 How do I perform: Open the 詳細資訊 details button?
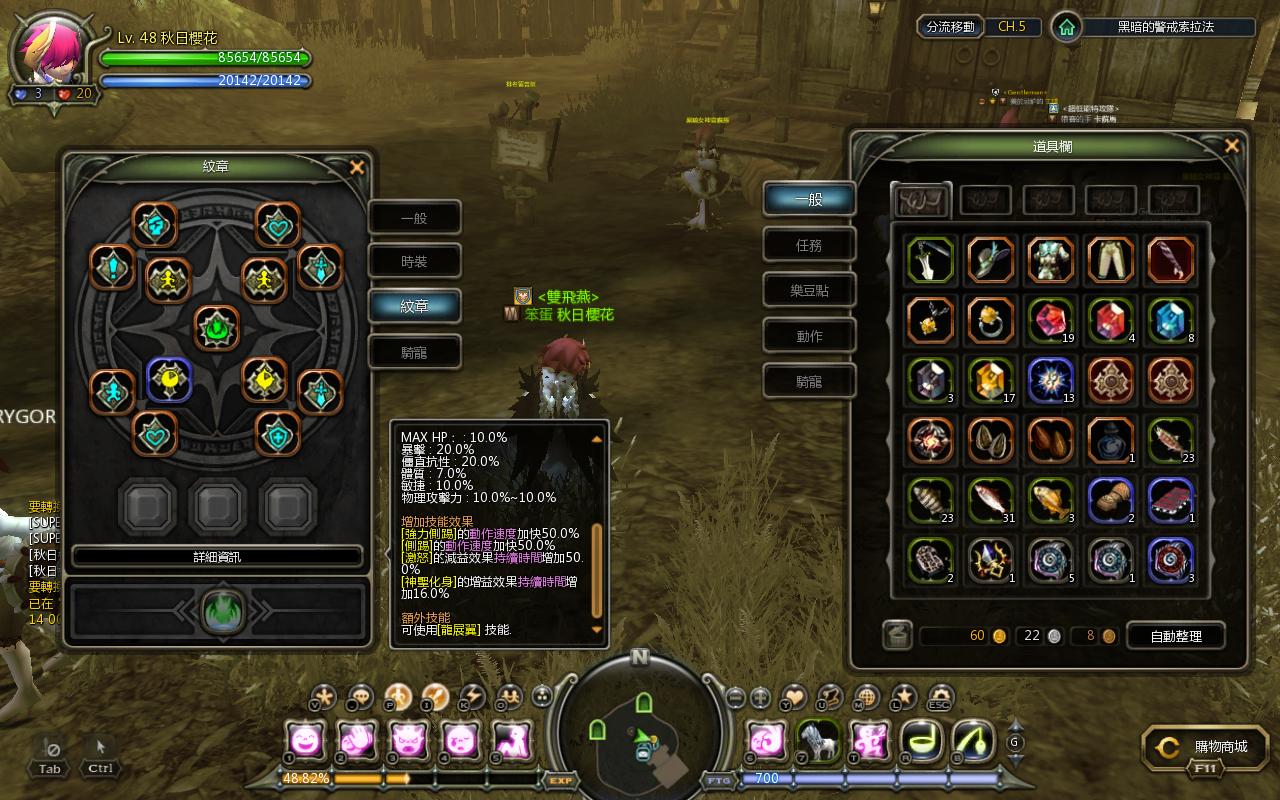click(217, 557)
